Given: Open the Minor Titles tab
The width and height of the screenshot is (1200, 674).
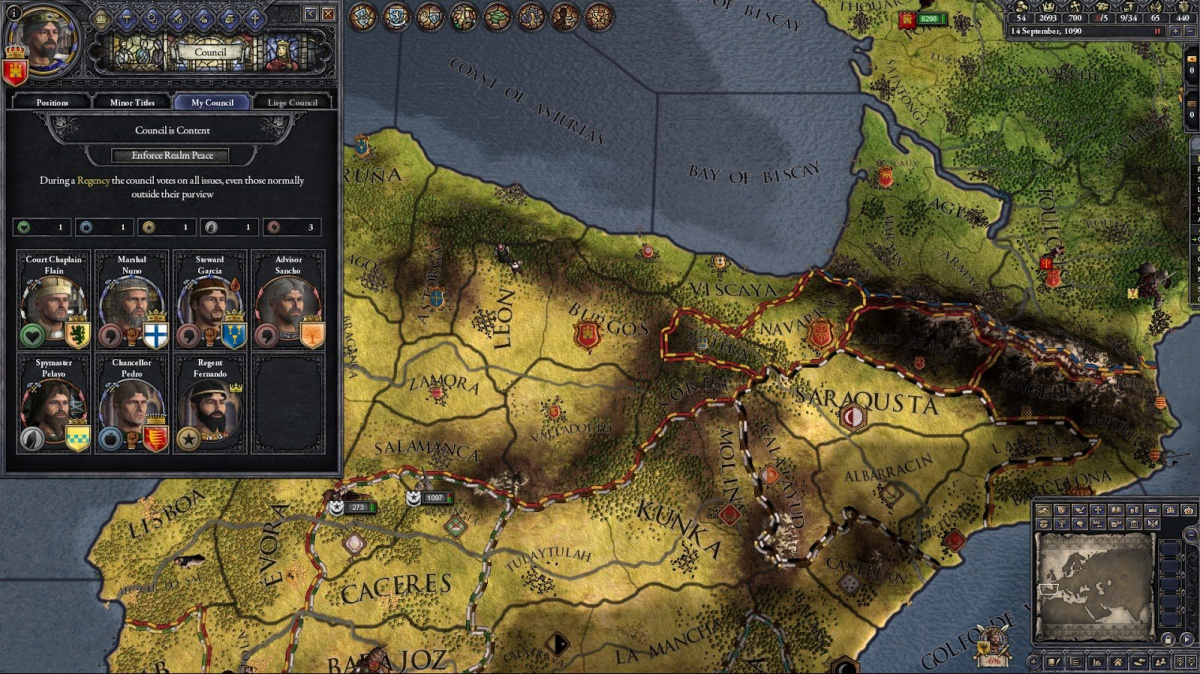Looking at the screenshot, I should tap(132, 102).
